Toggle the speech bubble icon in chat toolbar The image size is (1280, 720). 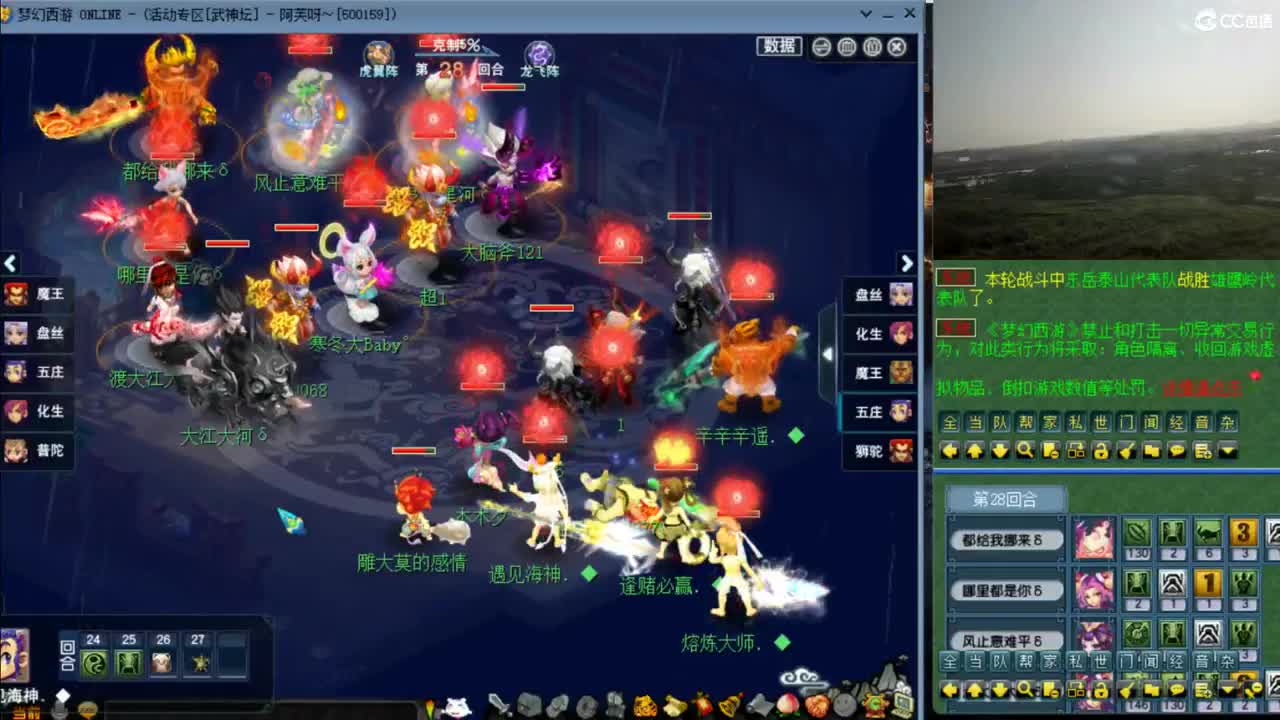tap(1177, 452)
